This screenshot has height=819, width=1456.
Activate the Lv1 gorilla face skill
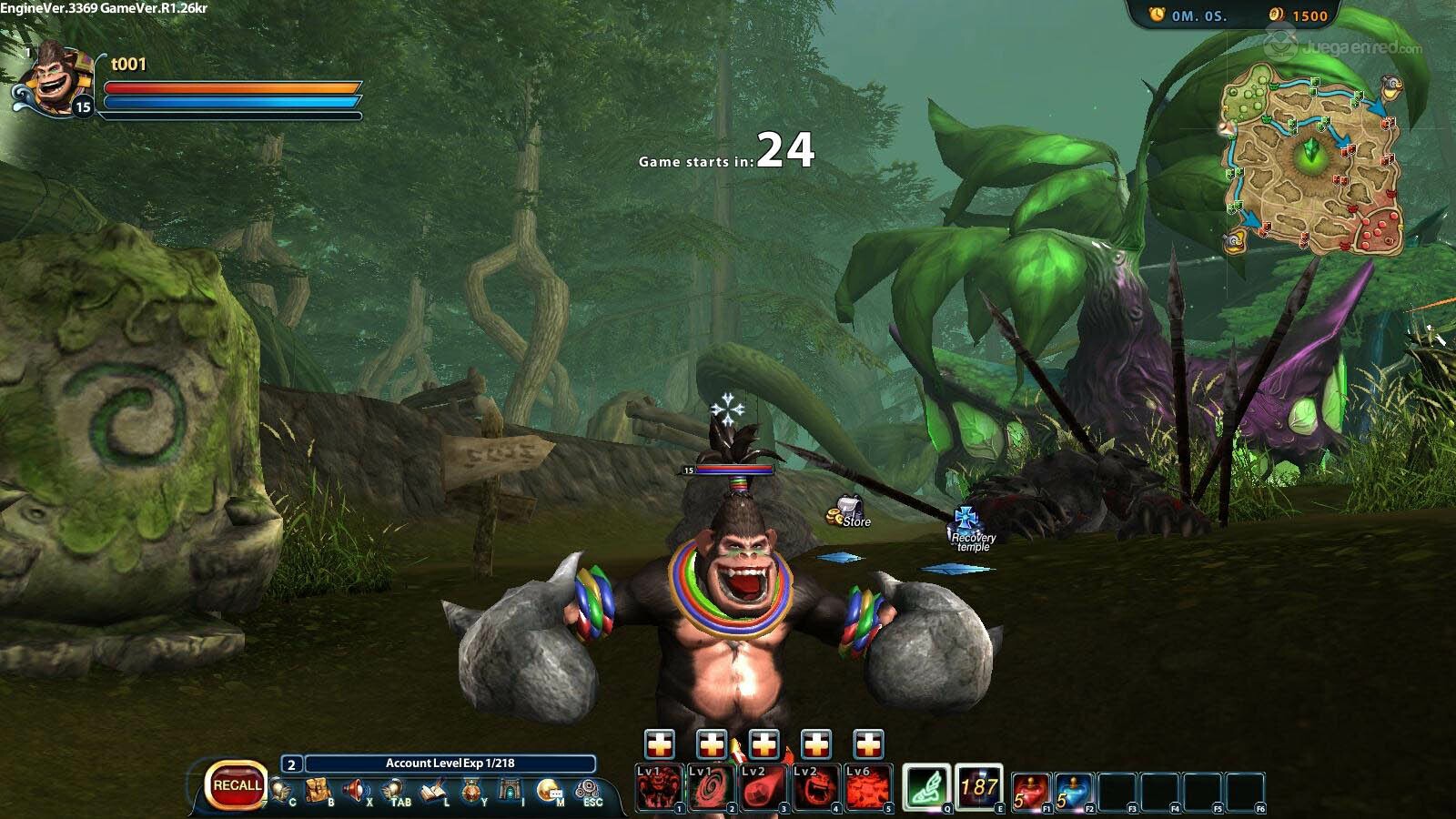(659, 788)
